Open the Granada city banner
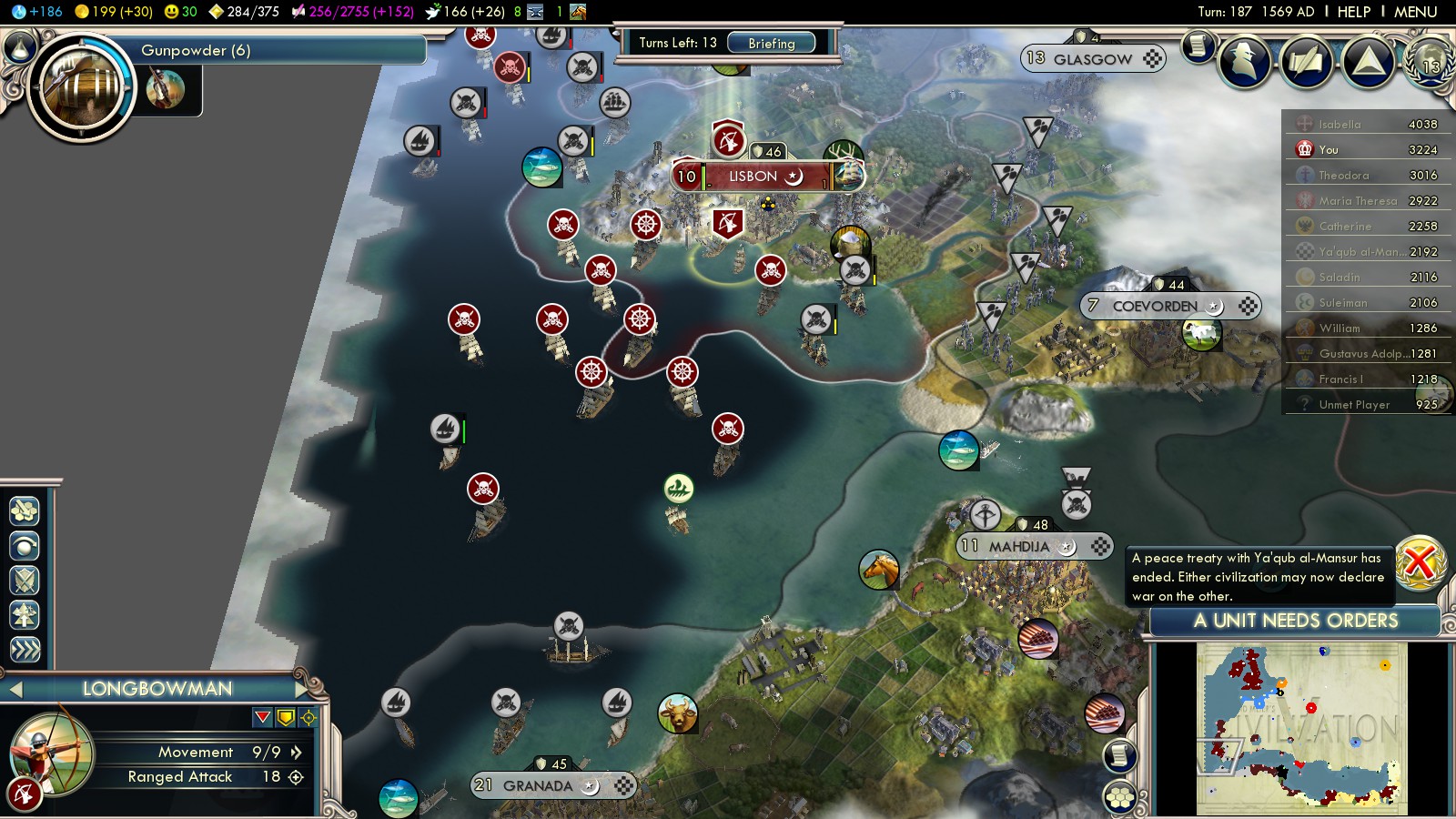The width and height of the screenshot is (1456, 819). (x=537, y=785)
